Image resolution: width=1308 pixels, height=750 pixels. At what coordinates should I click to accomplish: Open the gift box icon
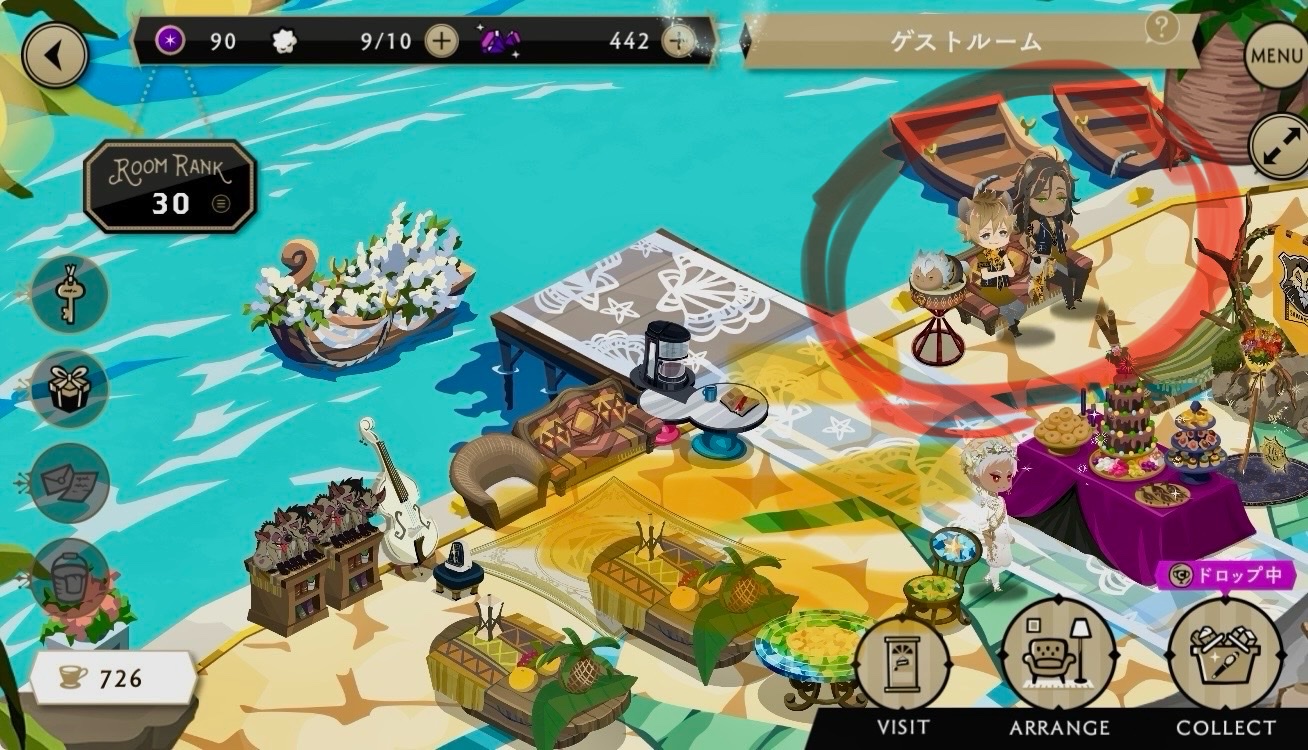click(69, 388)
